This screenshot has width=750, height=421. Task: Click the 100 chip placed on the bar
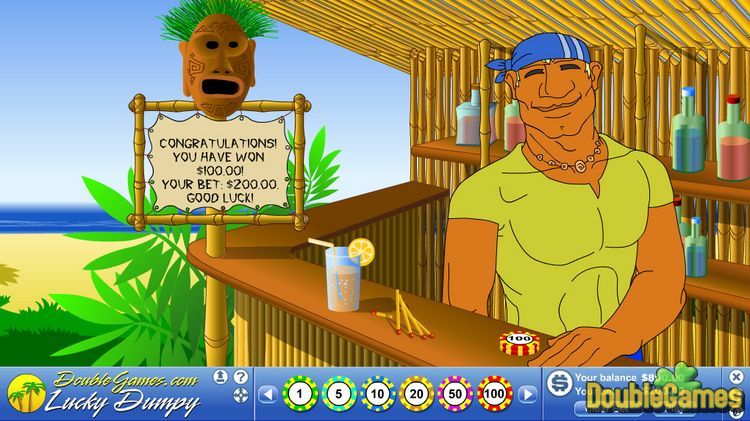(519, 342)
